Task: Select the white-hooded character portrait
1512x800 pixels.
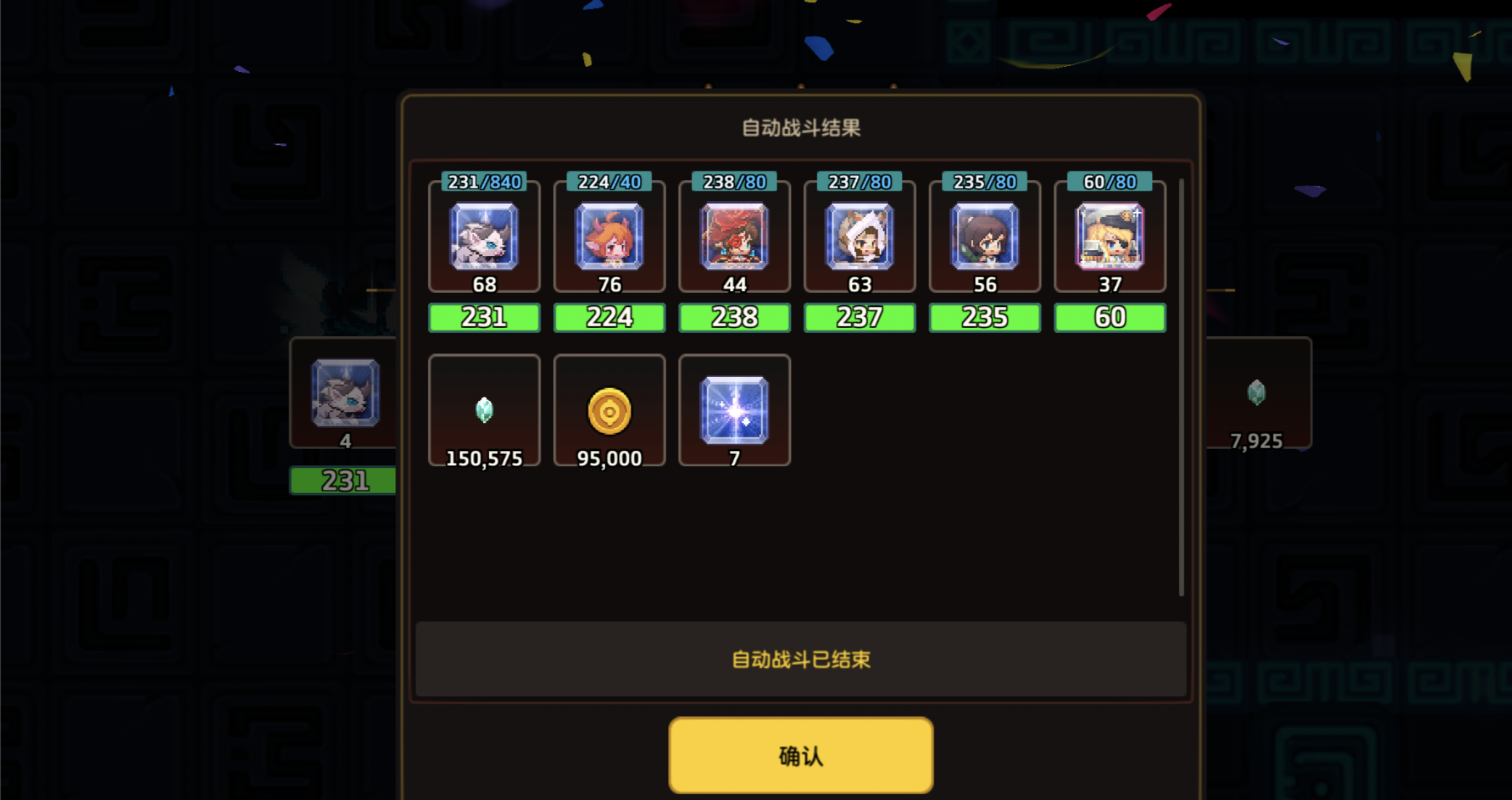Action: (x=859, y=239)
